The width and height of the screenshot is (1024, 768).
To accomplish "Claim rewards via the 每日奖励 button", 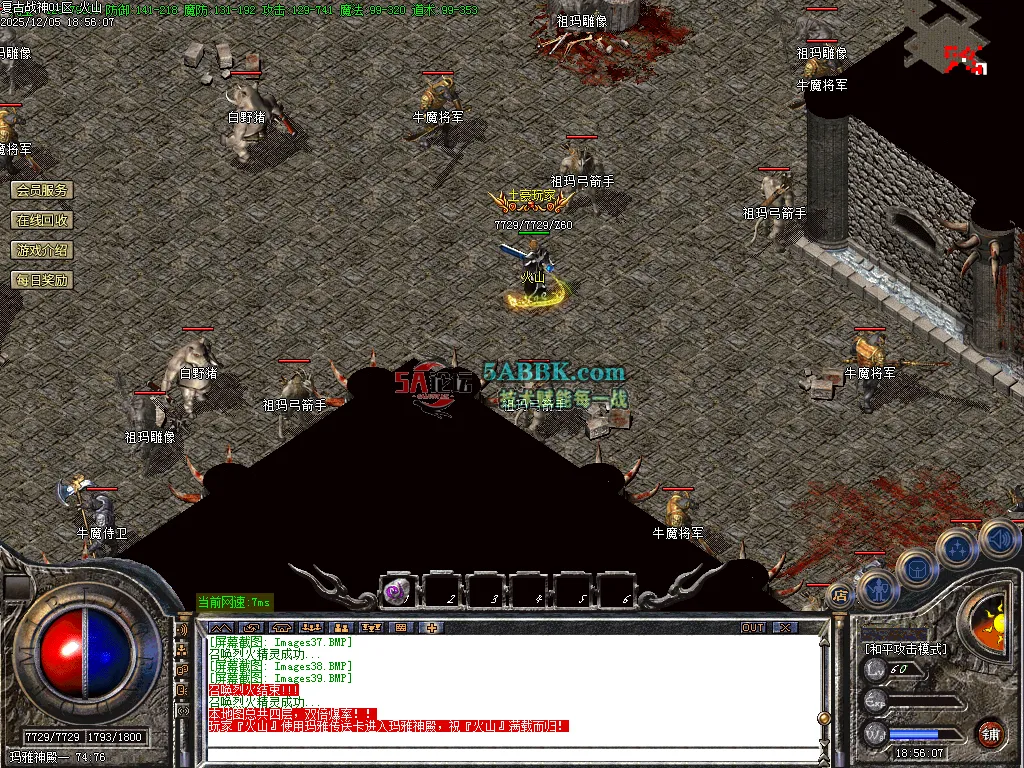I will [42, 280].
